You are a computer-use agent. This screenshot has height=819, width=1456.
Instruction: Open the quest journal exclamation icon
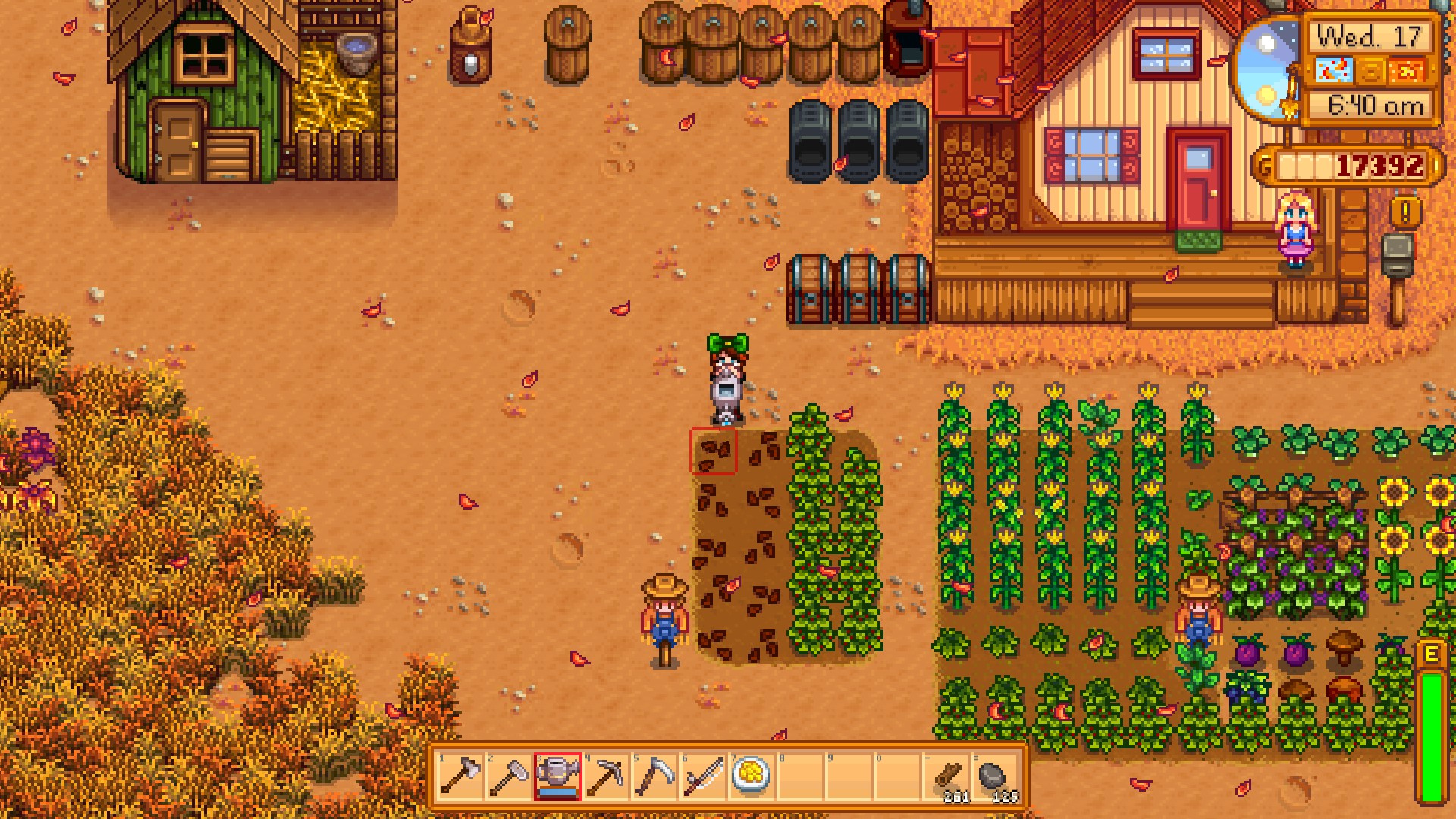coord(1405,213)
